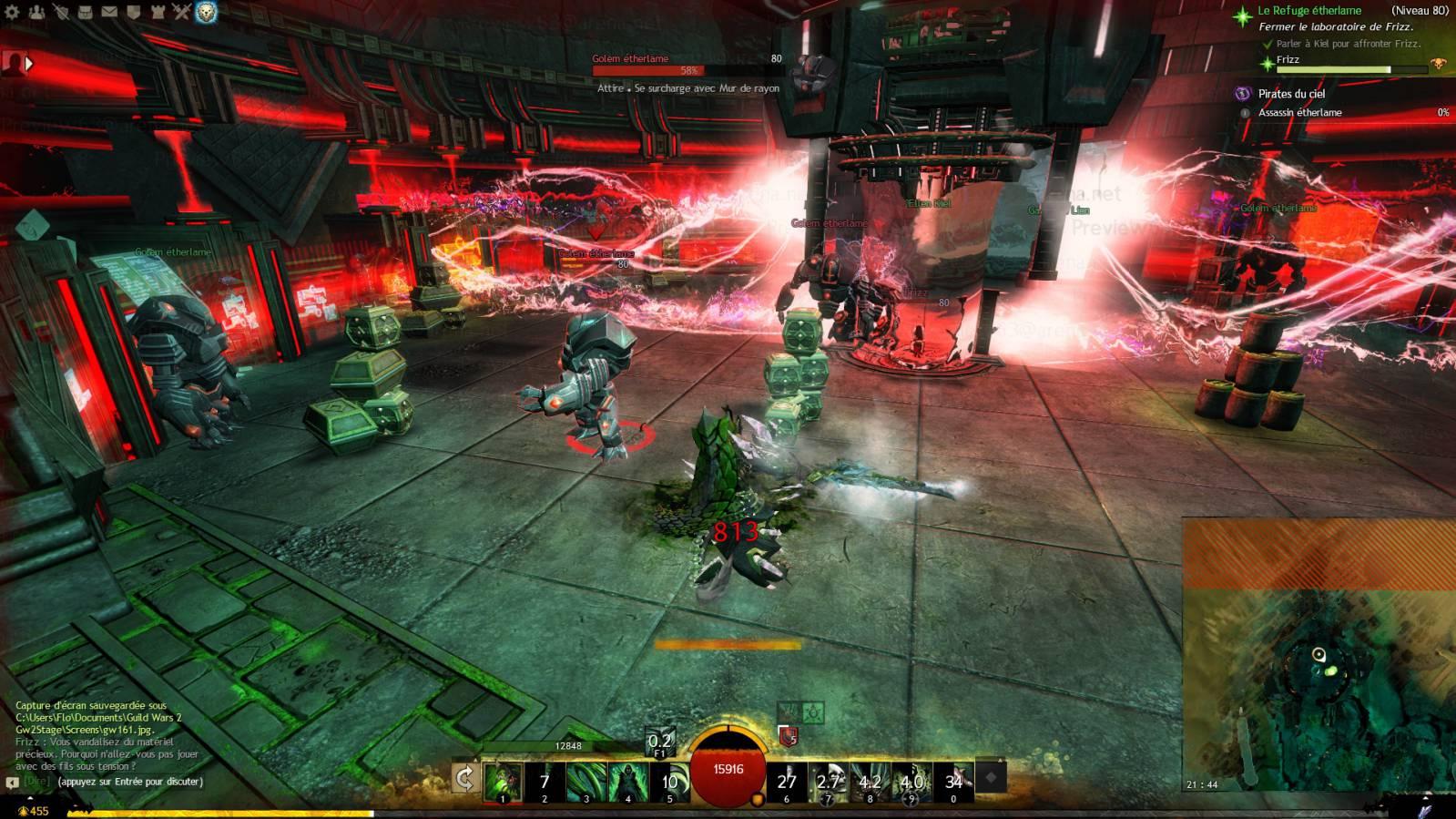Activate the elite skill in slot 0
The height and width of the screenshot is (819, 1456).
tap(953, 782)
